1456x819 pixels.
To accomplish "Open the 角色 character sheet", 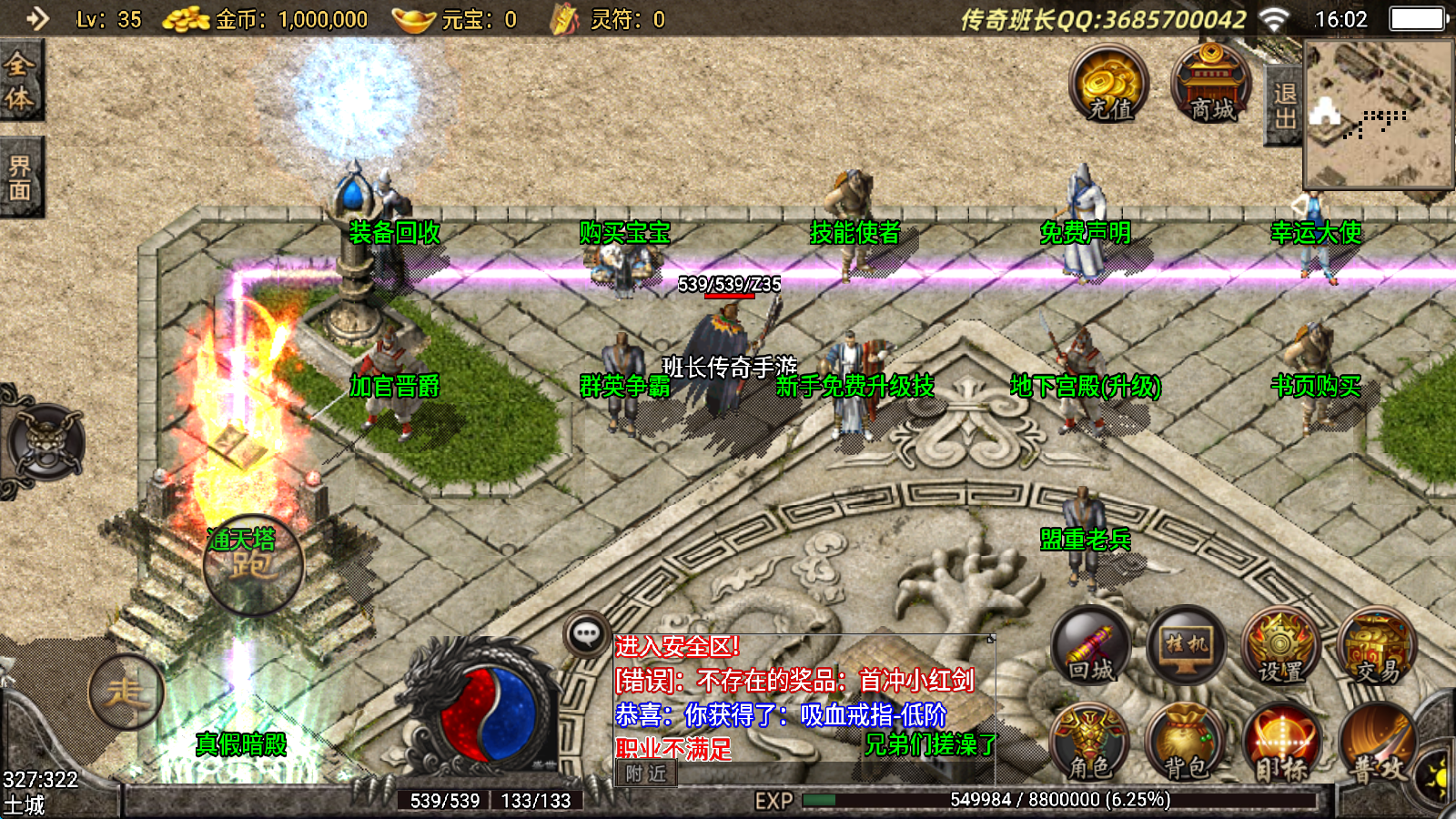I will pyautogui.click(x=1091, y=743).
